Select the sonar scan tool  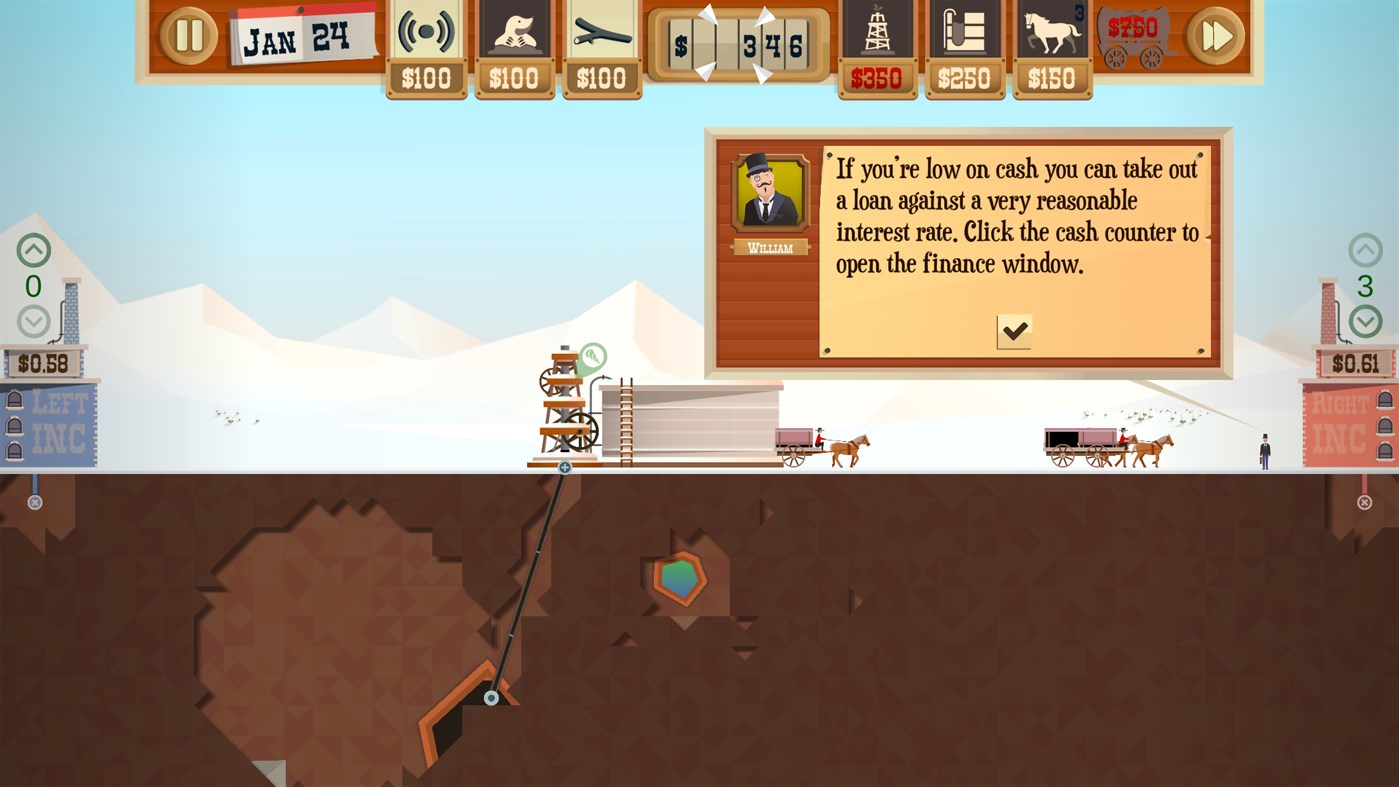click(x=426, y=30)
